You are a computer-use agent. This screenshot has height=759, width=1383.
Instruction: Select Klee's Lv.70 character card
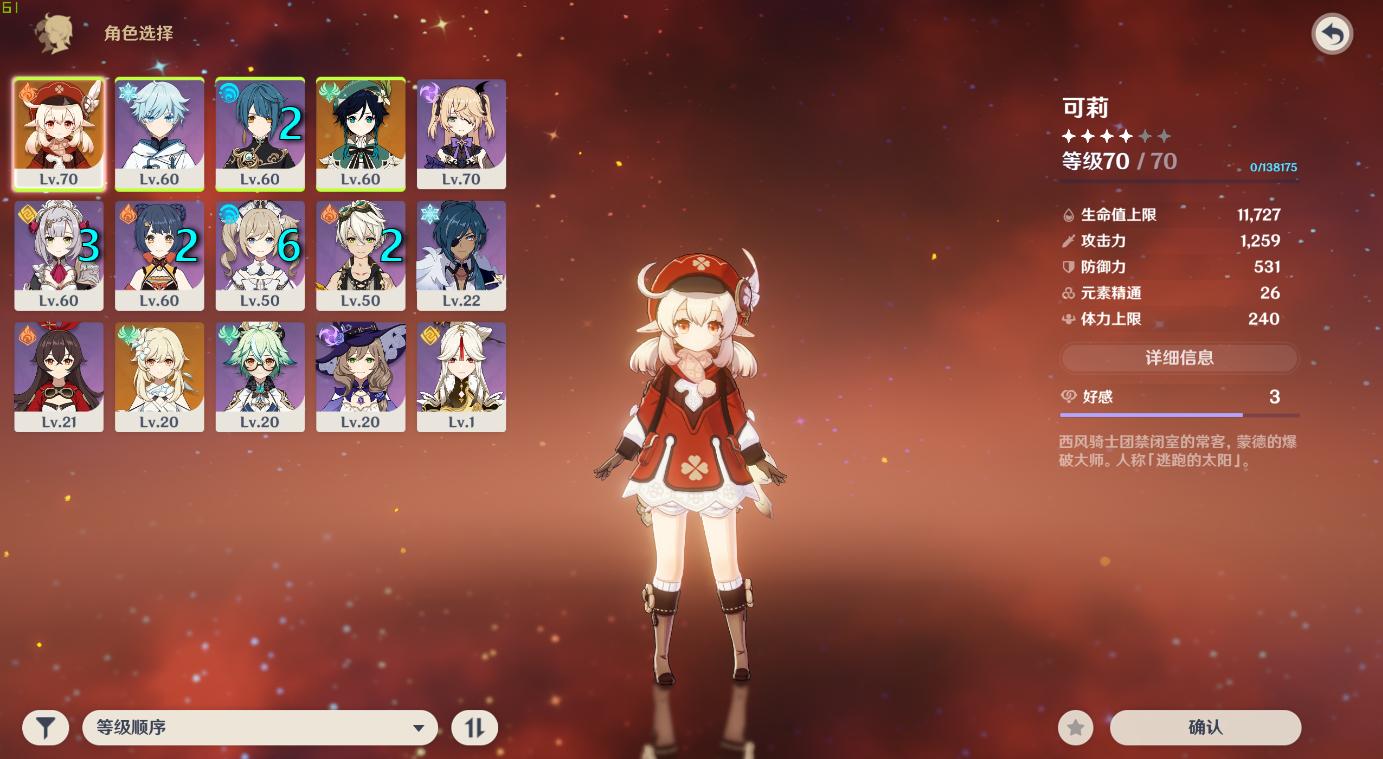(x=59, y=134)
